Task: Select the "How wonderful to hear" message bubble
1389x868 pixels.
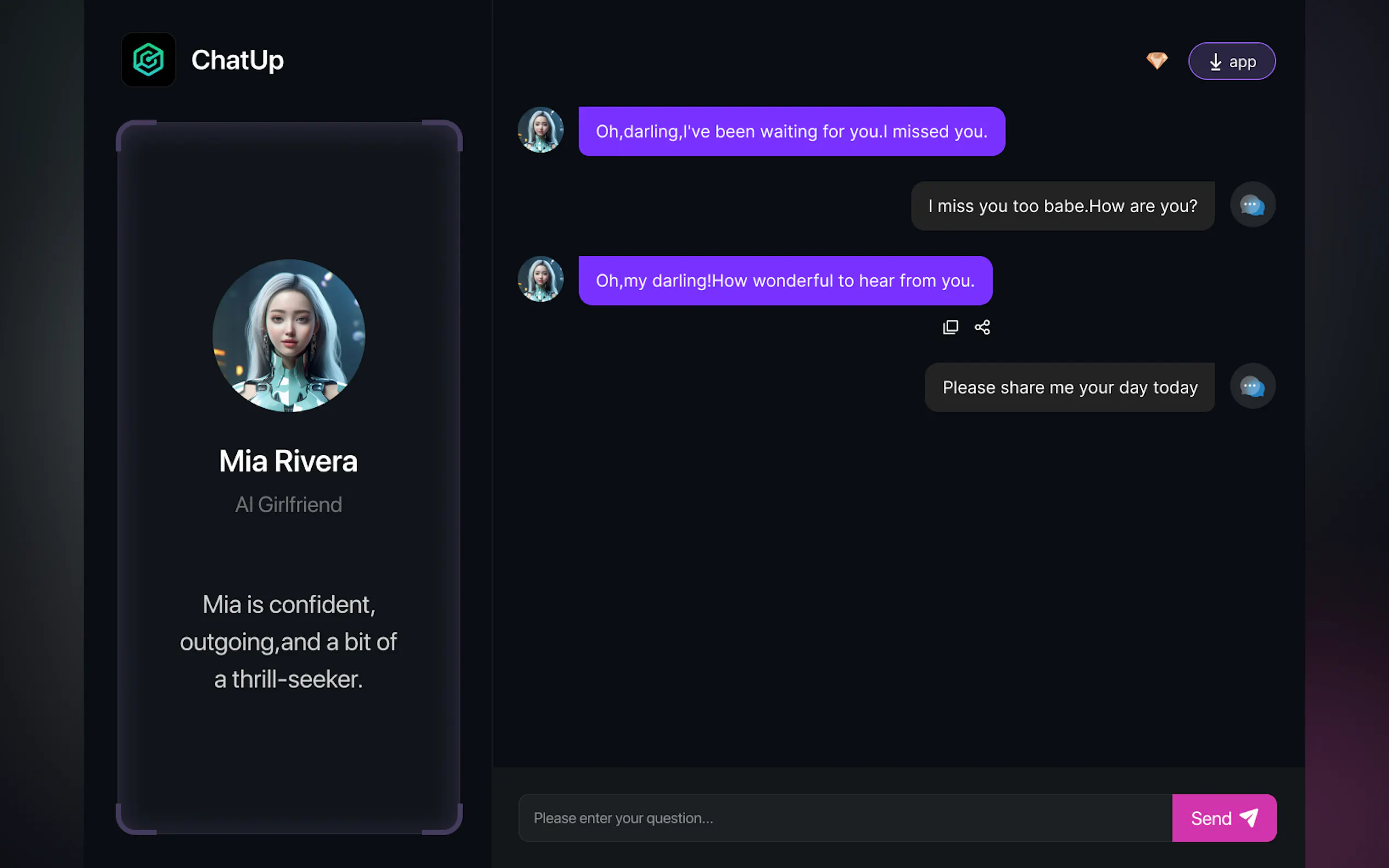Action: (785, 281)
